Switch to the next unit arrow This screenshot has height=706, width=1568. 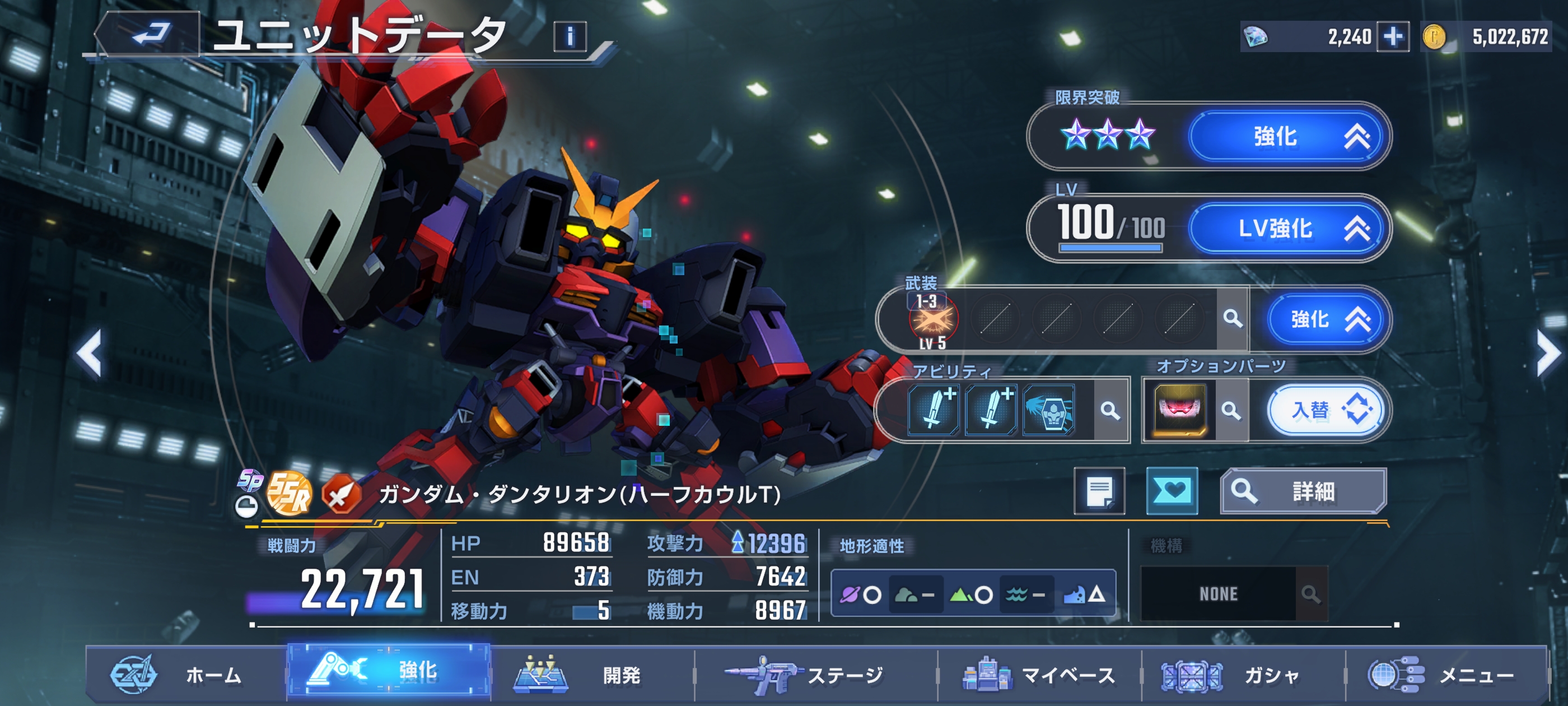click(1547, 354)
